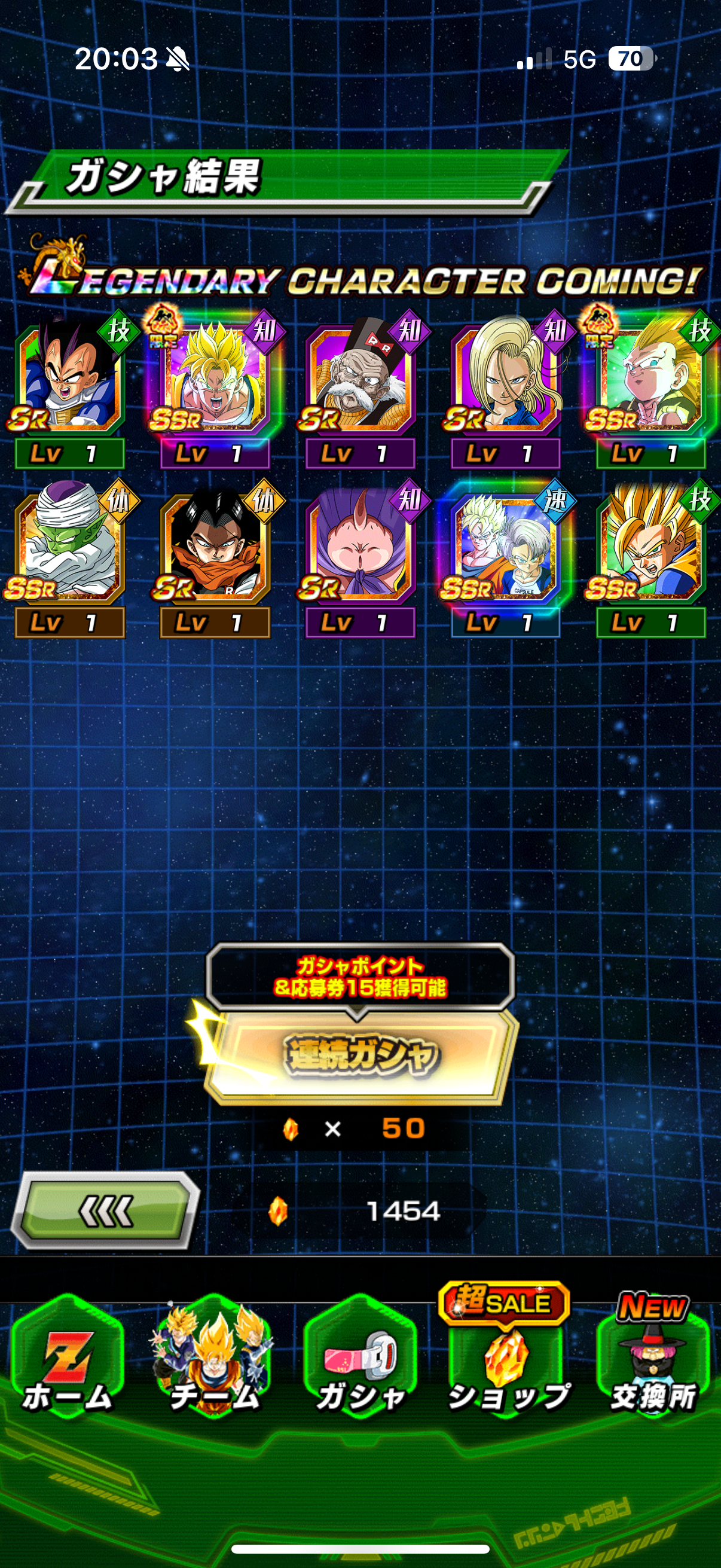Select the SR Dr. Gero card

[360, 380]
